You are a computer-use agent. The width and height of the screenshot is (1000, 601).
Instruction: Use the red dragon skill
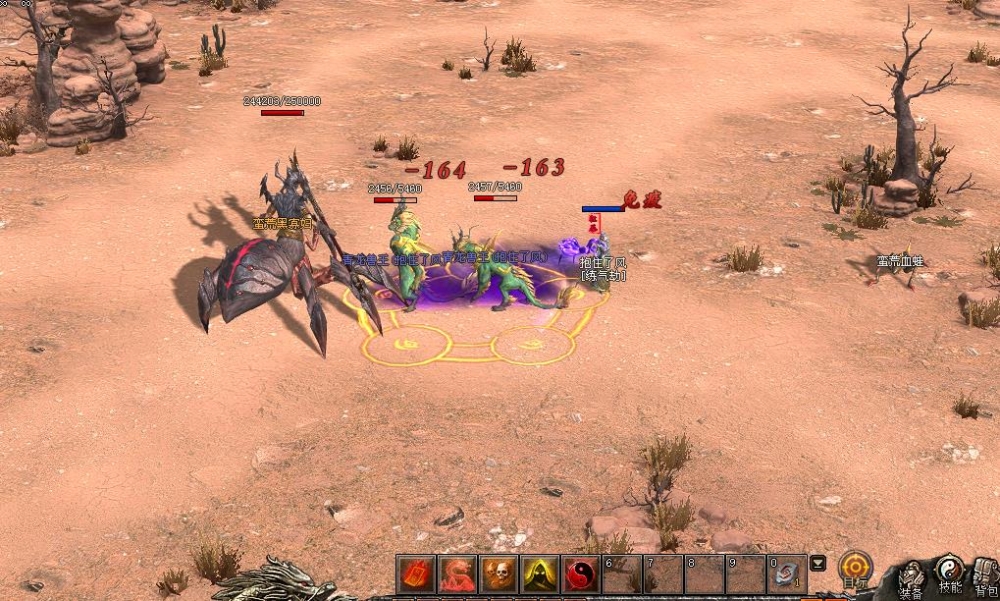457,575
